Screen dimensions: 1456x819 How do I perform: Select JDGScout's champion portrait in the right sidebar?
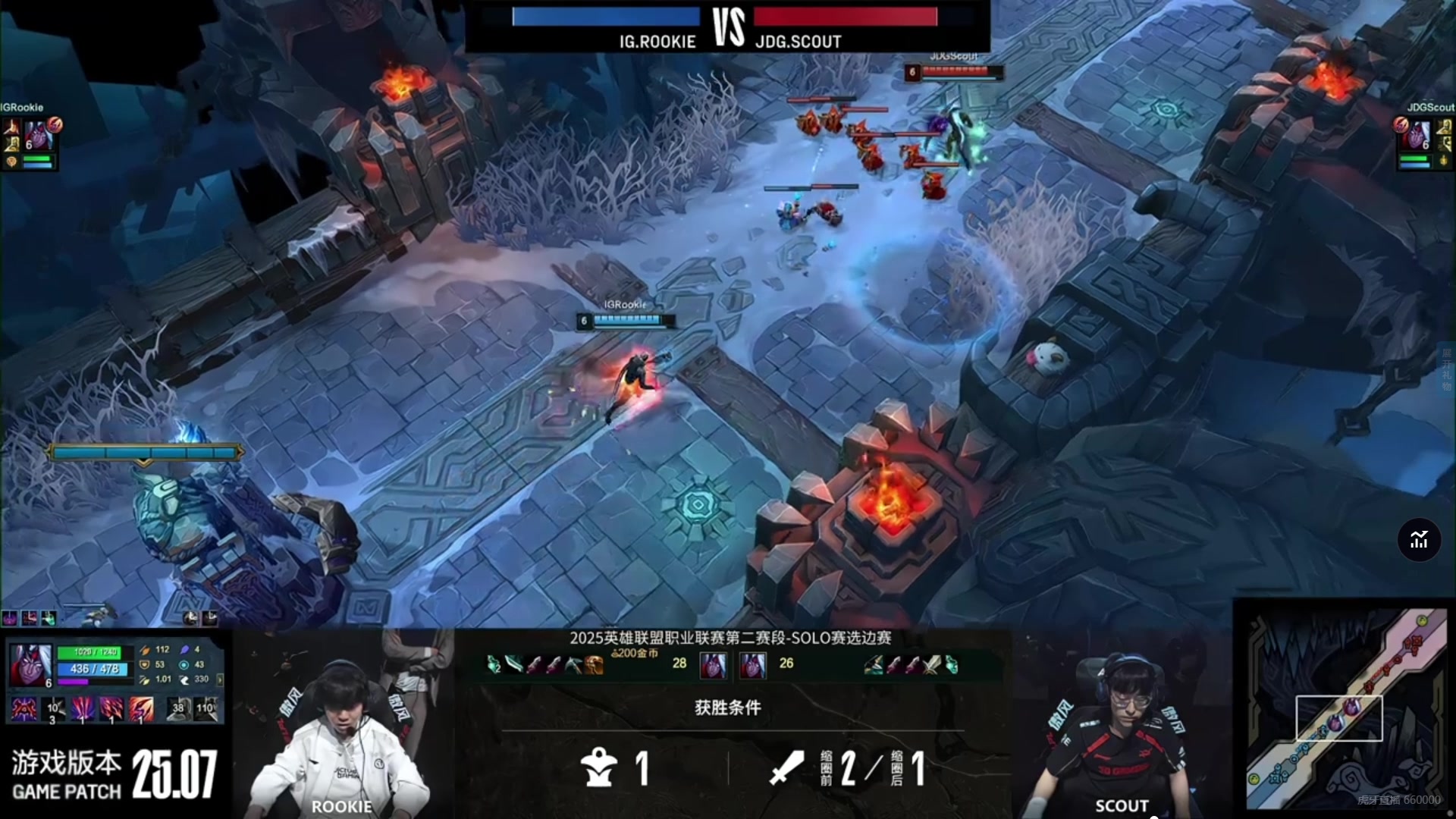1417,136
